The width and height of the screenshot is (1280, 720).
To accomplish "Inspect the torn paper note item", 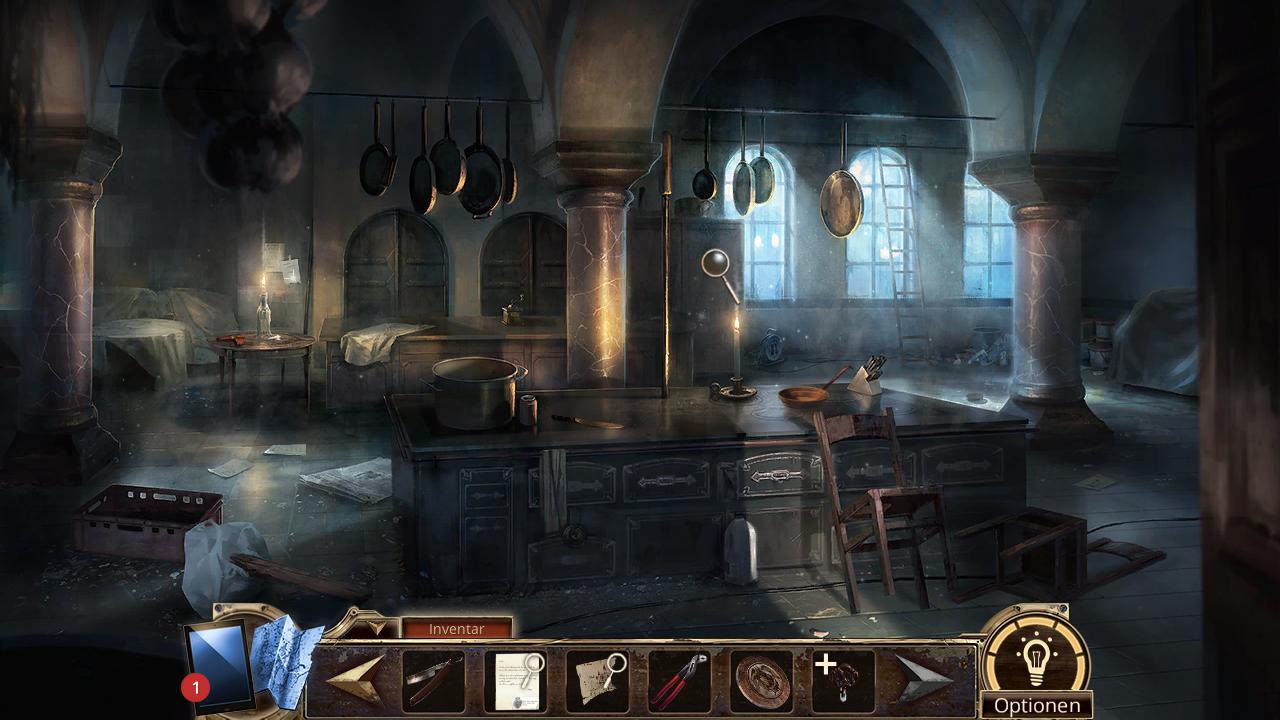I will click(x=597, y=681).
